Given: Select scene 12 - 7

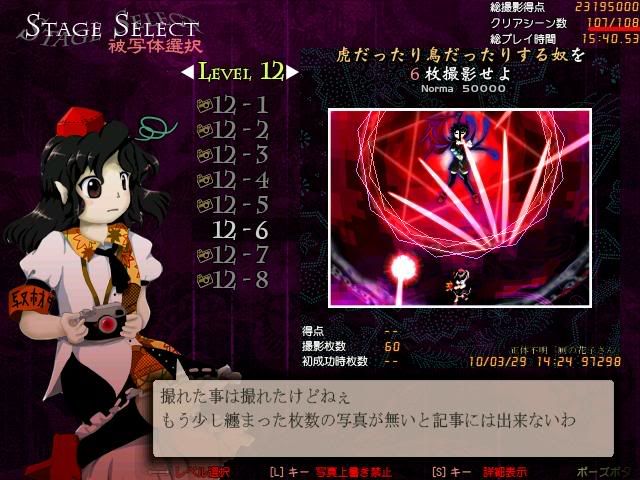Looking at the screenshot, I should (x=240, y=255).
